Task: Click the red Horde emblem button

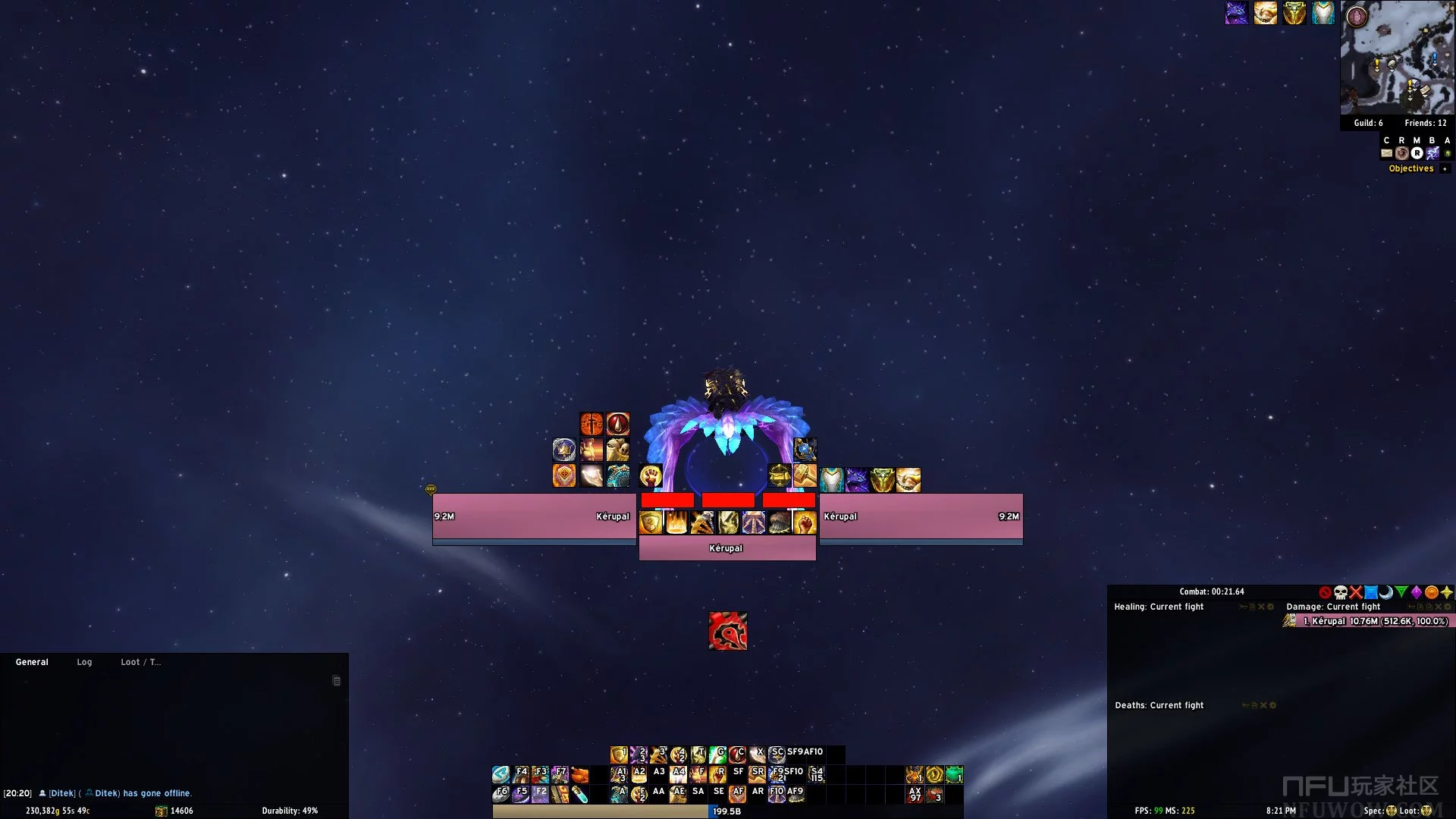Action: coord(728,631)
